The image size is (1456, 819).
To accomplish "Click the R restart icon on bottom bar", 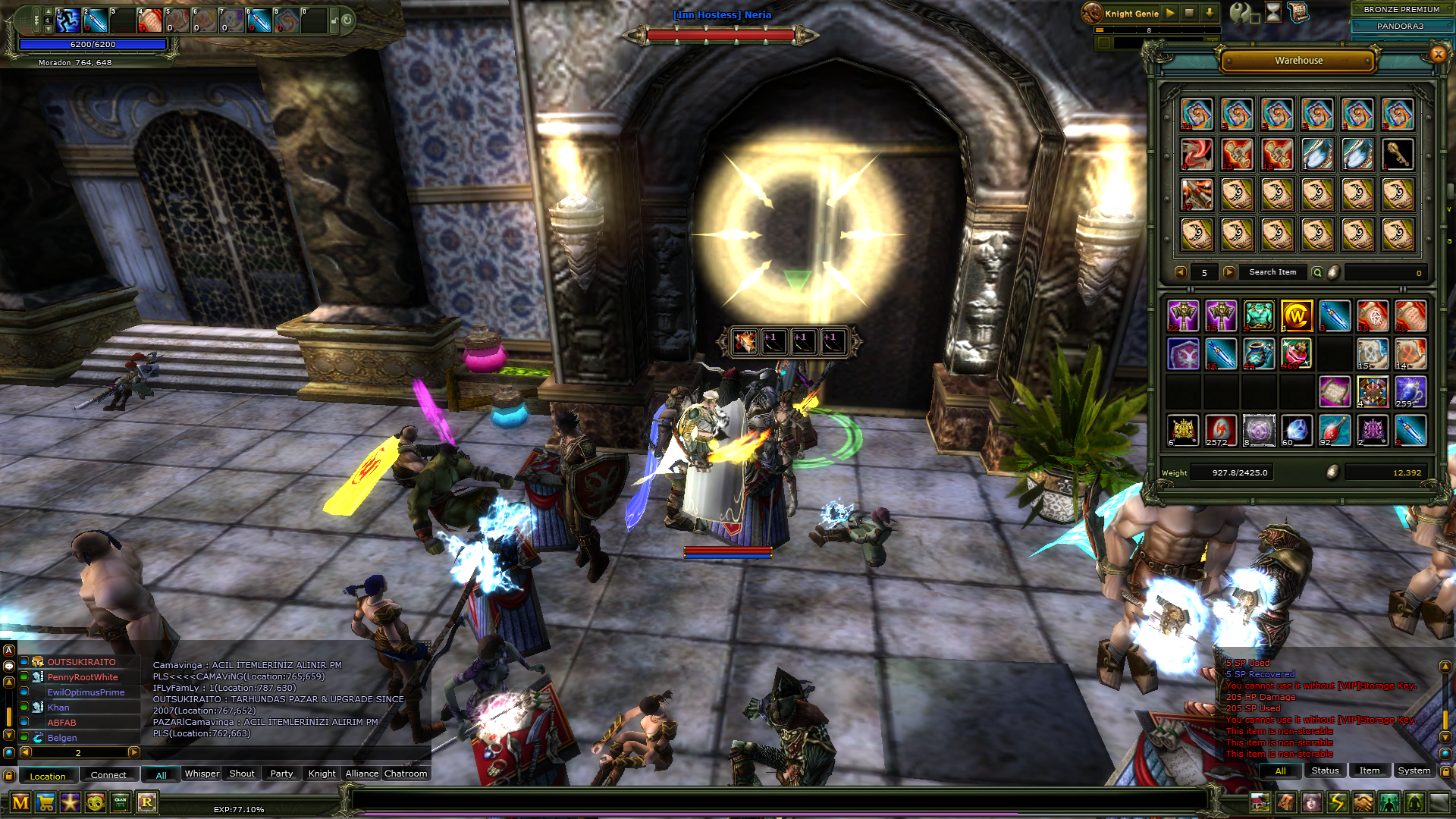I will 146,802.
